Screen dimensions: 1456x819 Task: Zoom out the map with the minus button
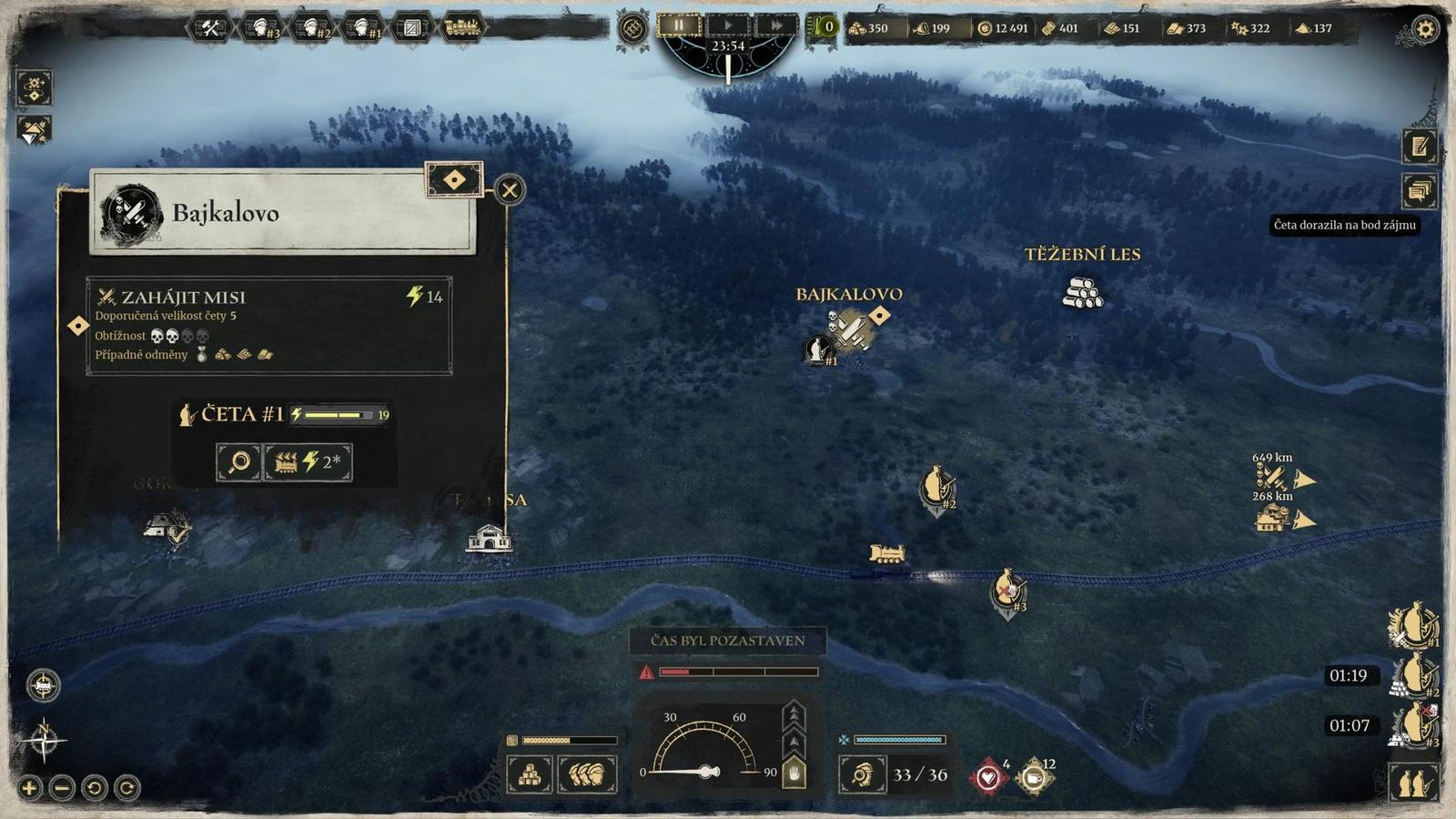pos(62,787)
